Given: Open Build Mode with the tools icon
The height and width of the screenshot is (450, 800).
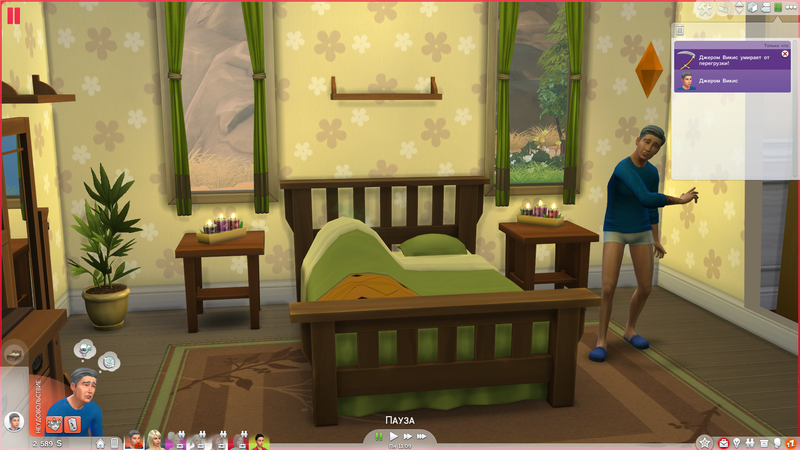Looking at the screenshot, I should [x=707, y=8].
